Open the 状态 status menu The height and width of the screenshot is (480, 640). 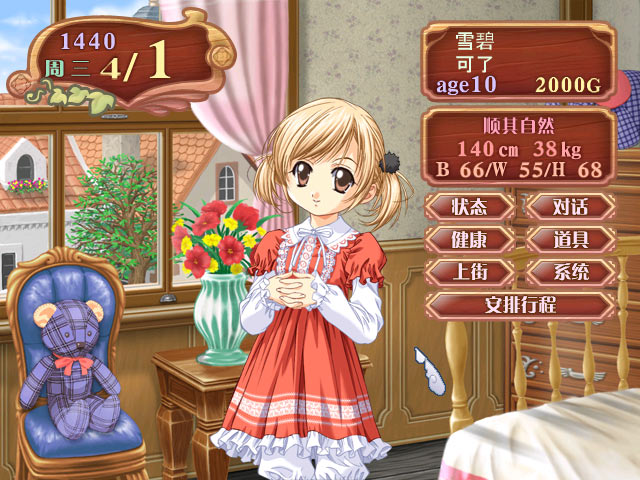(x=469, y=207)
